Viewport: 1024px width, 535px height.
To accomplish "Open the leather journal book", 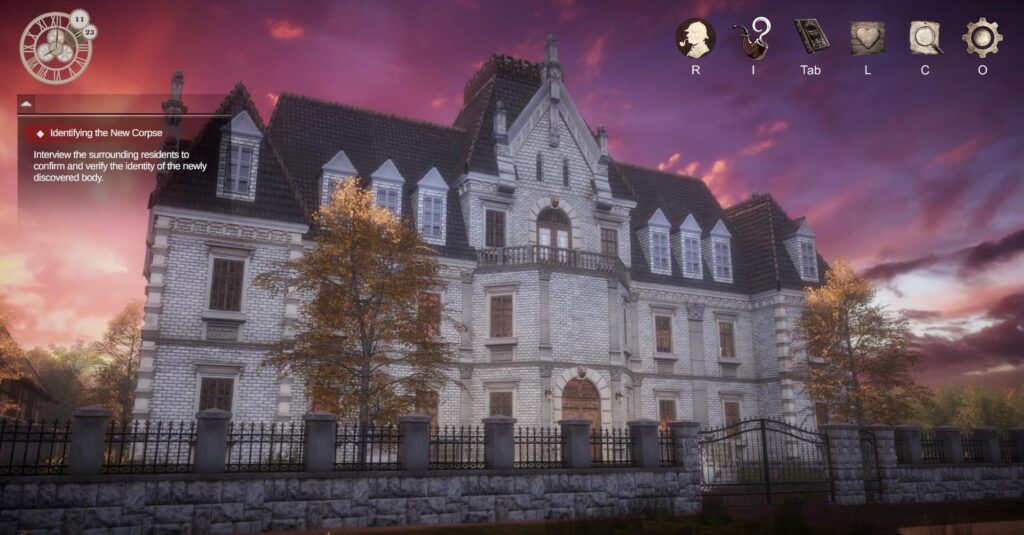I will point(811,37).
